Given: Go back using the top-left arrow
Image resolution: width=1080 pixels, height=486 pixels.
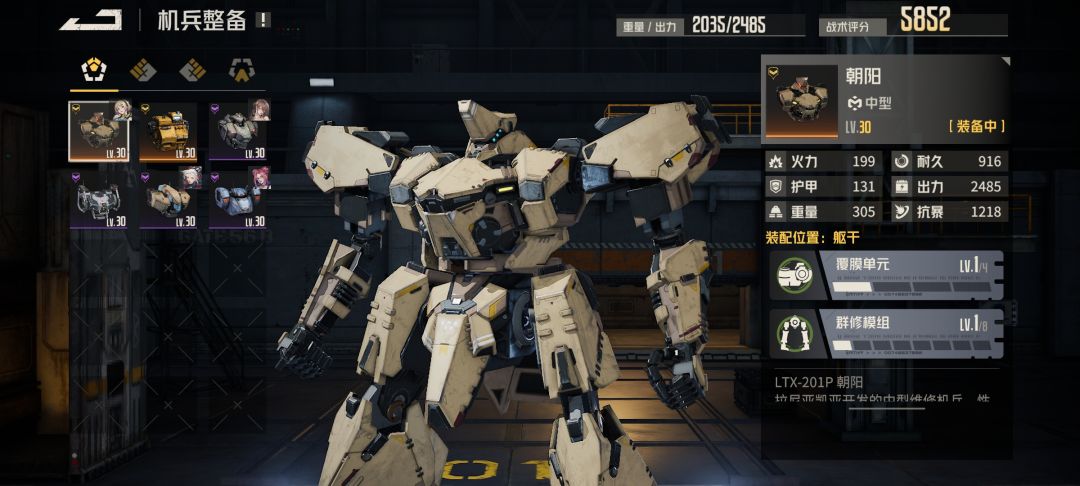Looking at the screenshot, I should click(x=90, y=20).
